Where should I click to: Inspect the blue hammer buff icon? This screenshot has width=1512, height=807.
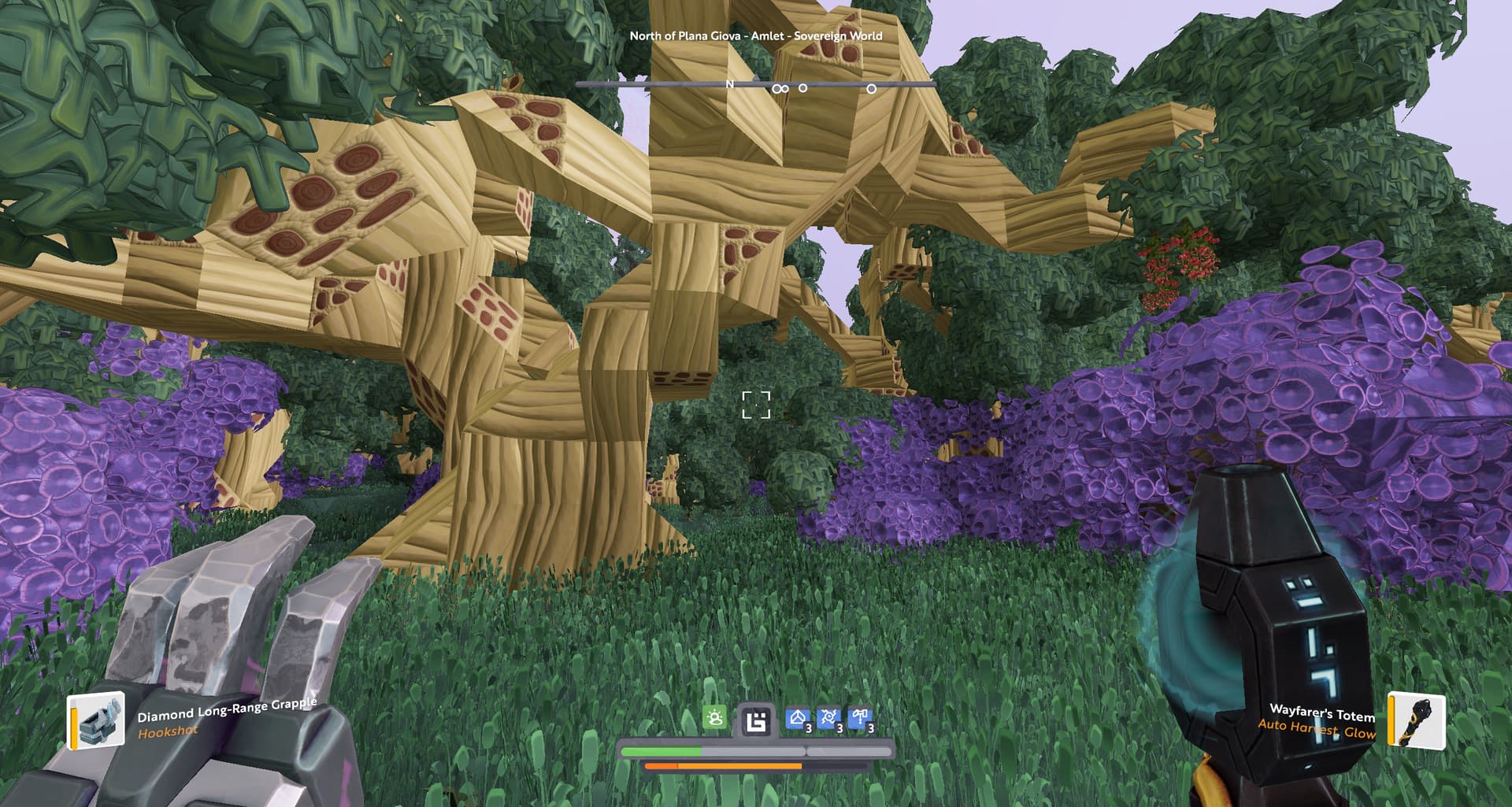[860, 719]
